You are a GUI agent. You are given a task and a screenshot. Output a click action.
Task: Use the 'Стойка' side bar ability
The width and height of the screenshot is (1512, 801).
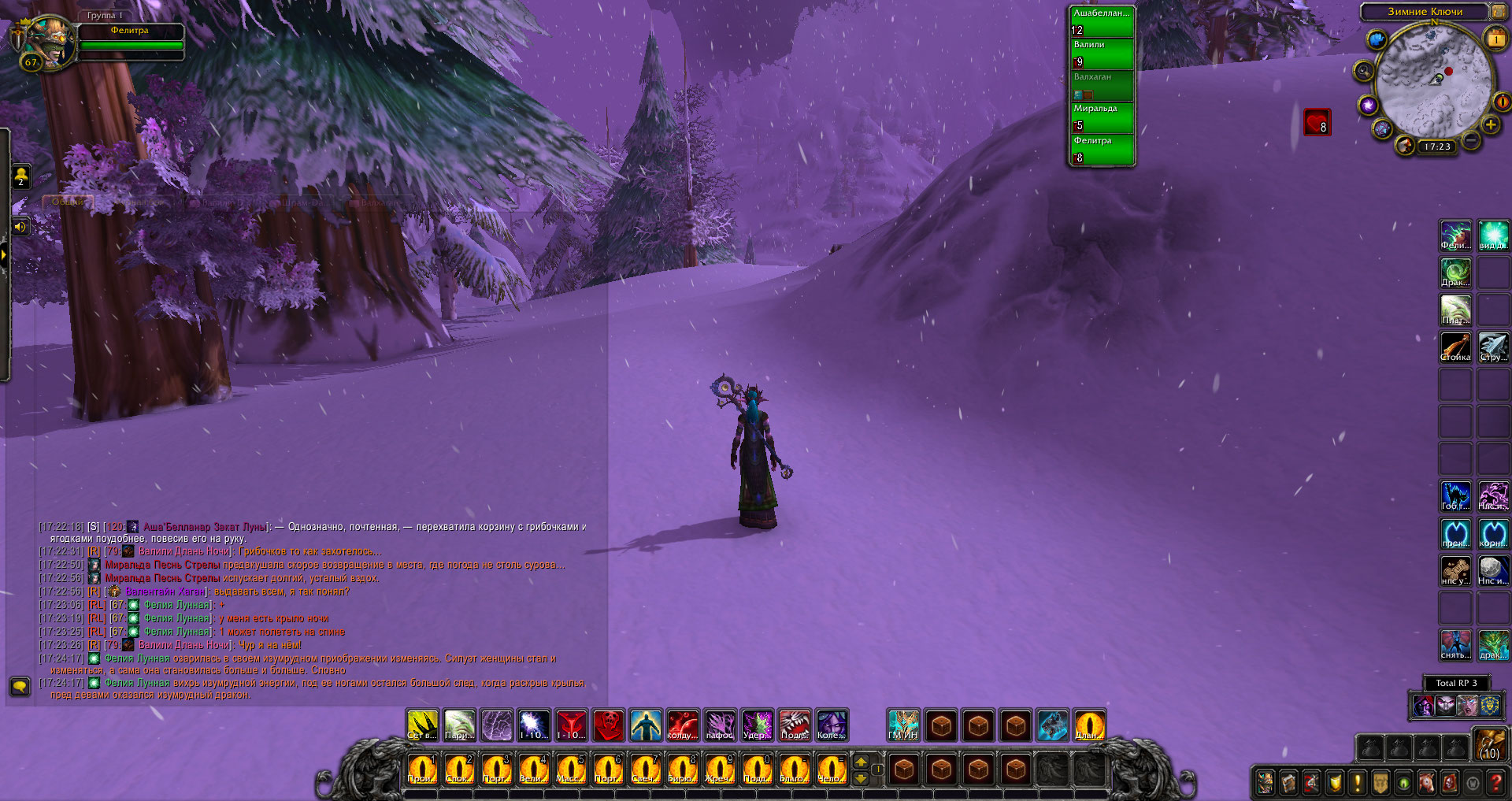(x=1455, y=347)
